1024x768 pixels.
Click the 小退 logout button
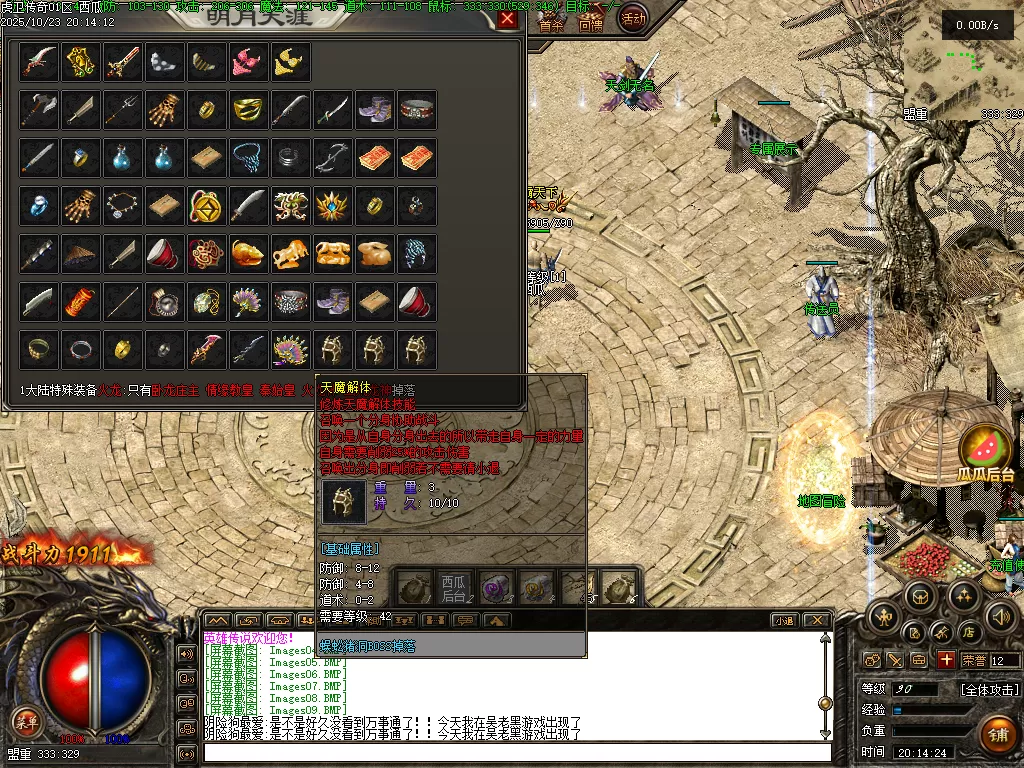pos(783,620)
